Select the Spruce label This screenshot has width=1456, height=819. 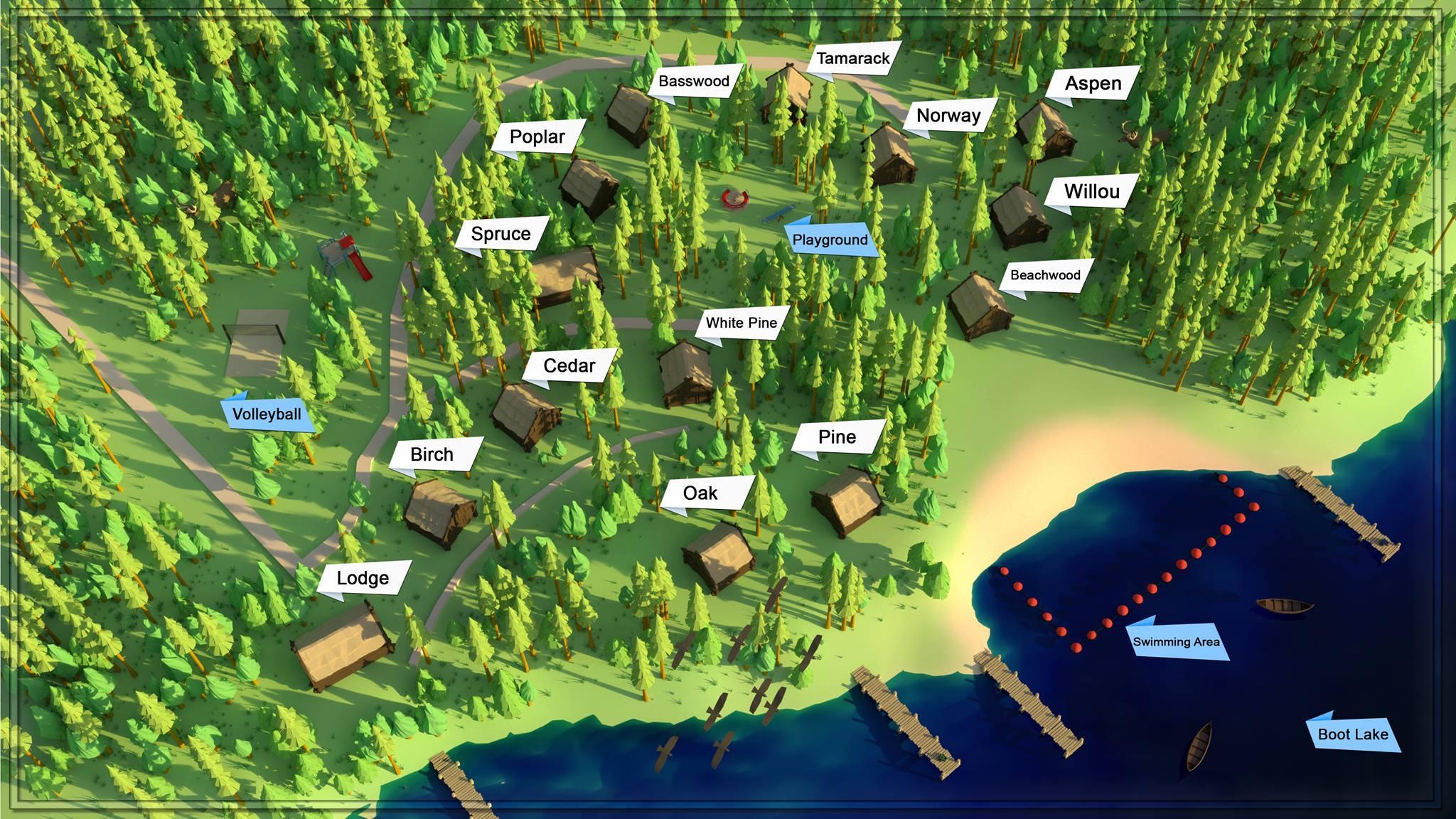[501, 235]
